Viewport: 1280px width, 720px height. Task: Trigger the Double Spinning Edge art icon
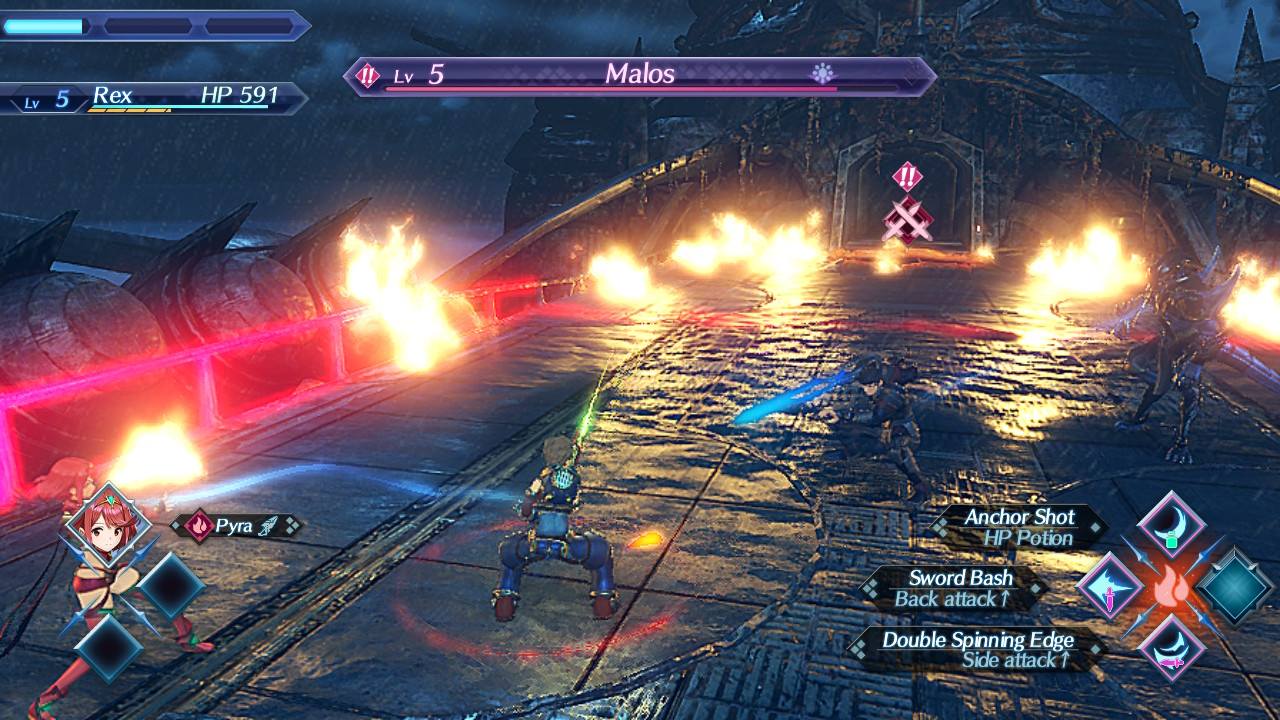pos(1170,648)
